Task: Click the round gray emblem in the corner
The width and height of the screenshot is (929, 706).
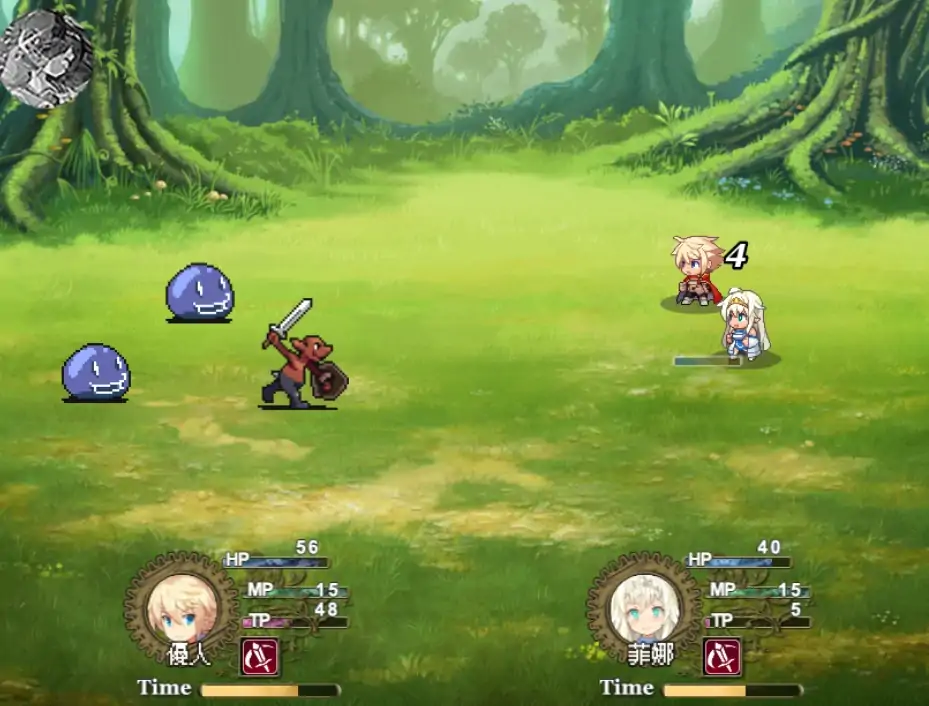Action: click(x=46, y=57)
